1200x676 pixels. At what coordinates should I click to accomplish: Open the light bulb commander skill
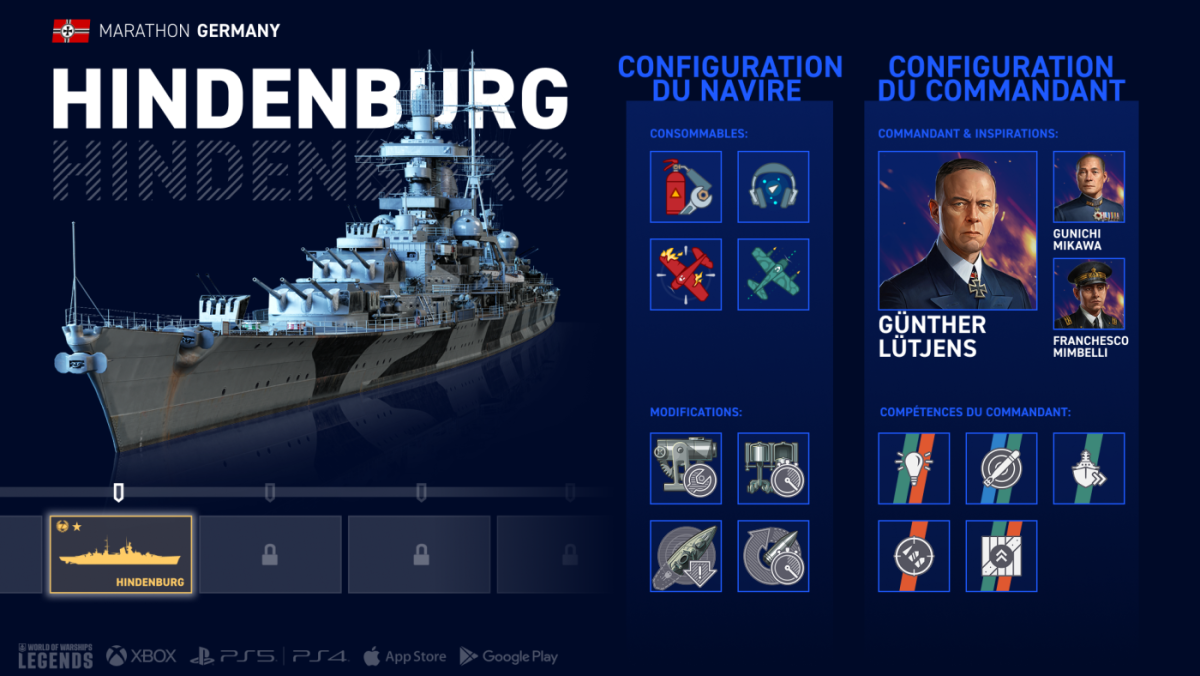coord(914,468)
